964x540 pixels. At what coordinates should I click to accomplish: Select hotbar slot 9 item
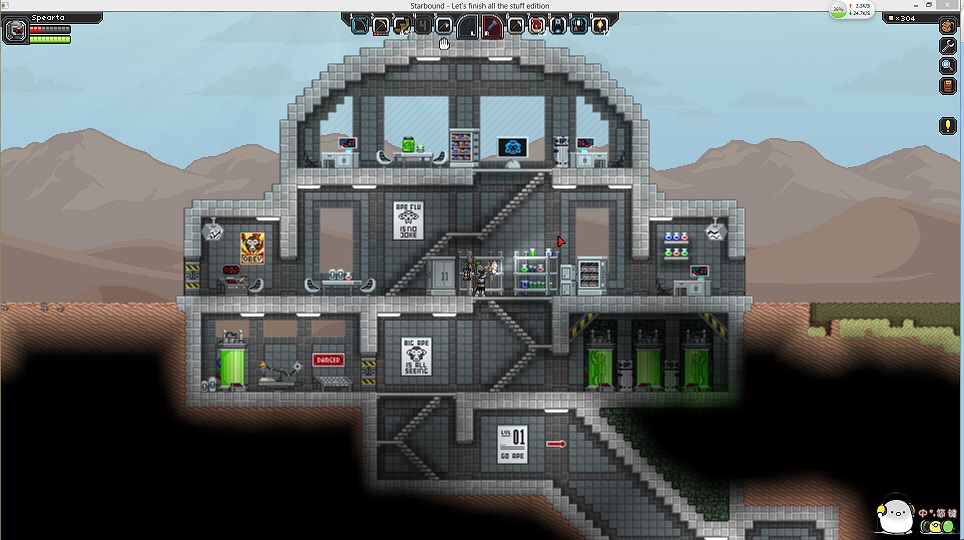pos(579,25)
